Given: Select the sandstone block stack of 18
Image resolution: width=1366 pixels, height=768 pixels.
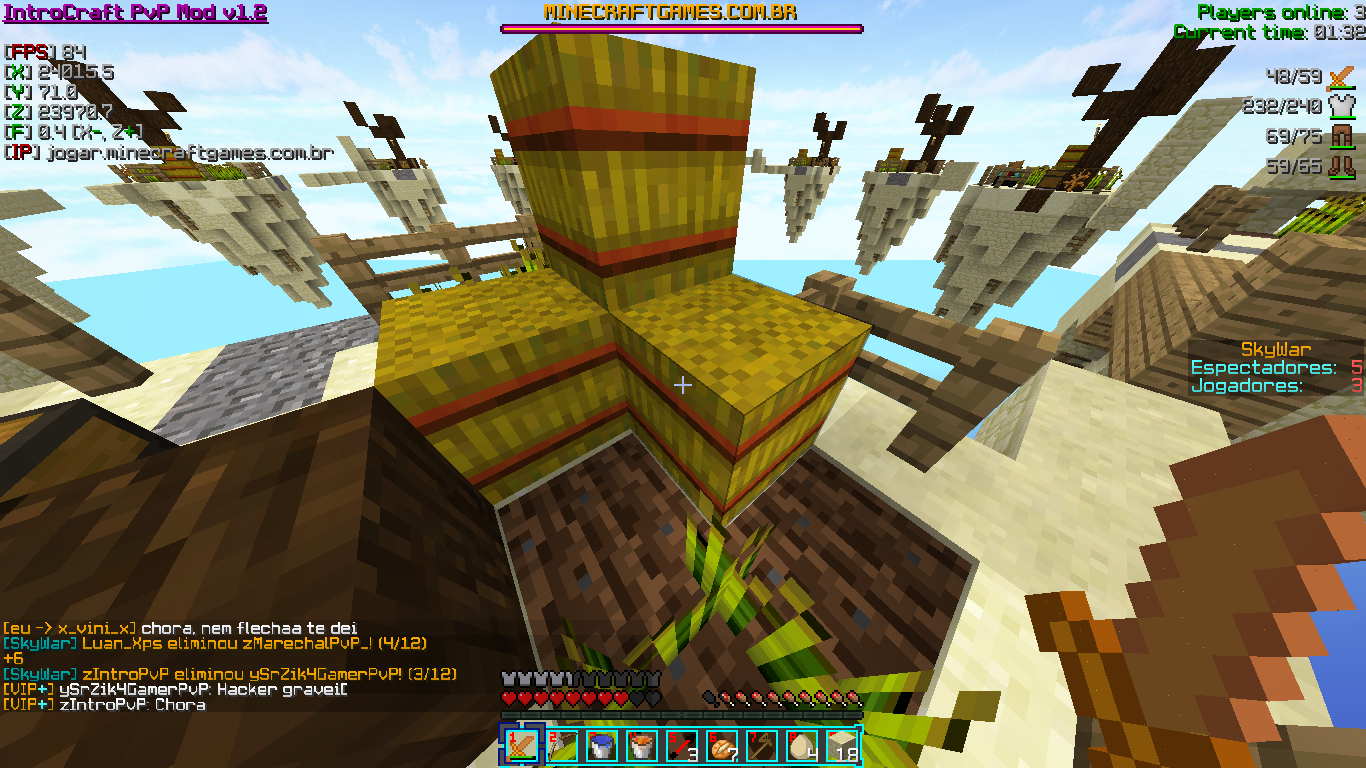Looking at the screenshot, I should (x=841, y=746).
